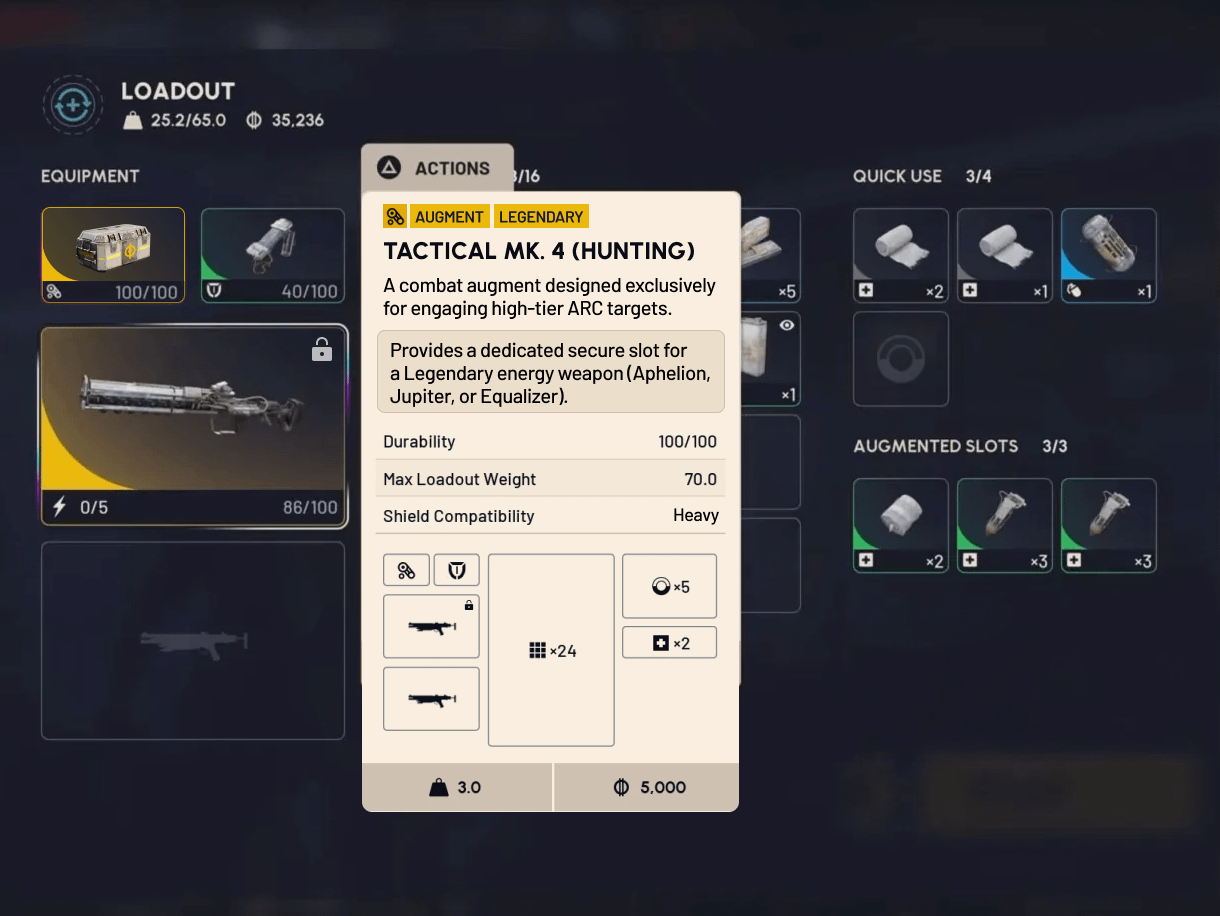Select the shield slot showing 40/100

tap(272, 254)
